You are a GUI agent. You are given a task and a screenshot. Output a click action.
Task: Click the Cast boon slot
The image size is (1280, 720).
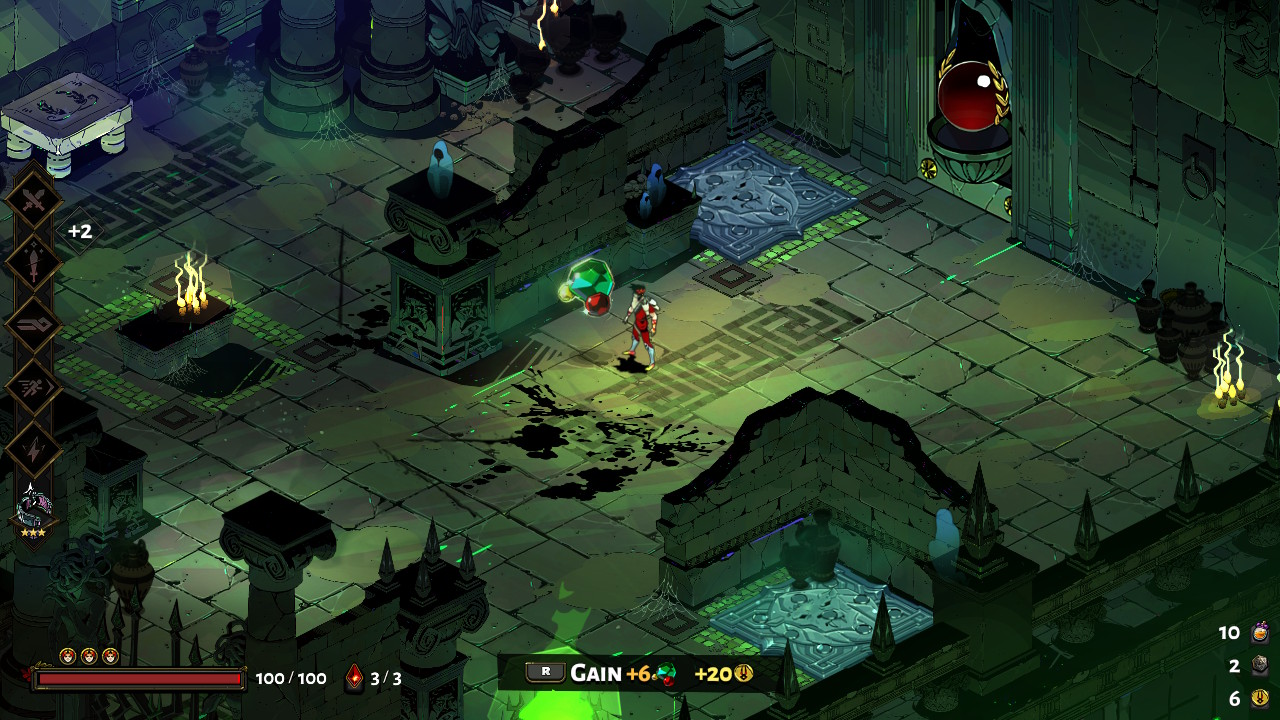tap(35, 325)
